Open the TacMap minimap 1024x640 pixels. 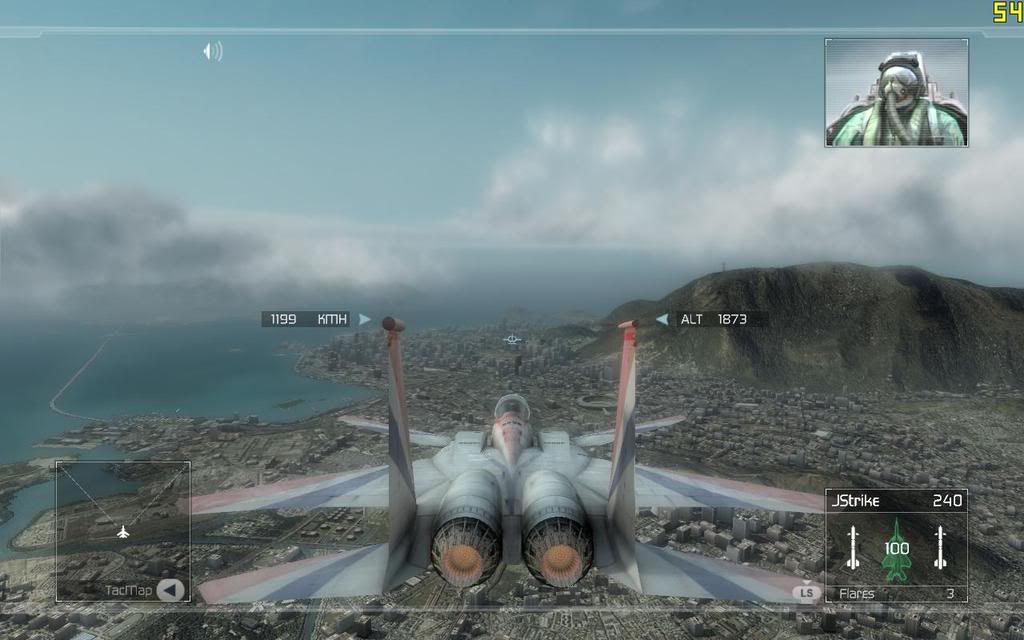[123, 530]
